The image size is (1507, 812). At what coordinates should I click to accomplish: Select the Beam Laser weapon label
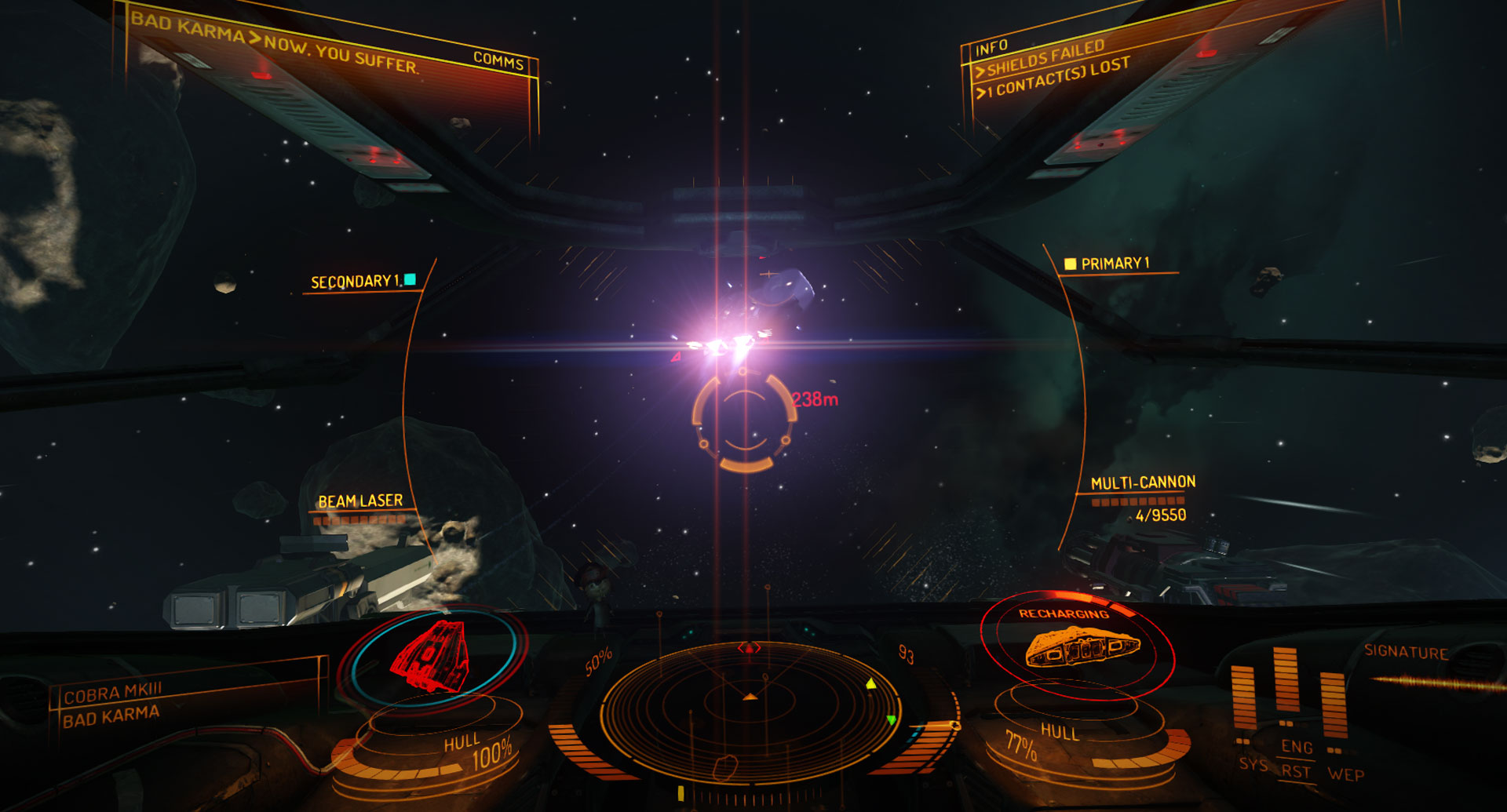coord(360,501)
